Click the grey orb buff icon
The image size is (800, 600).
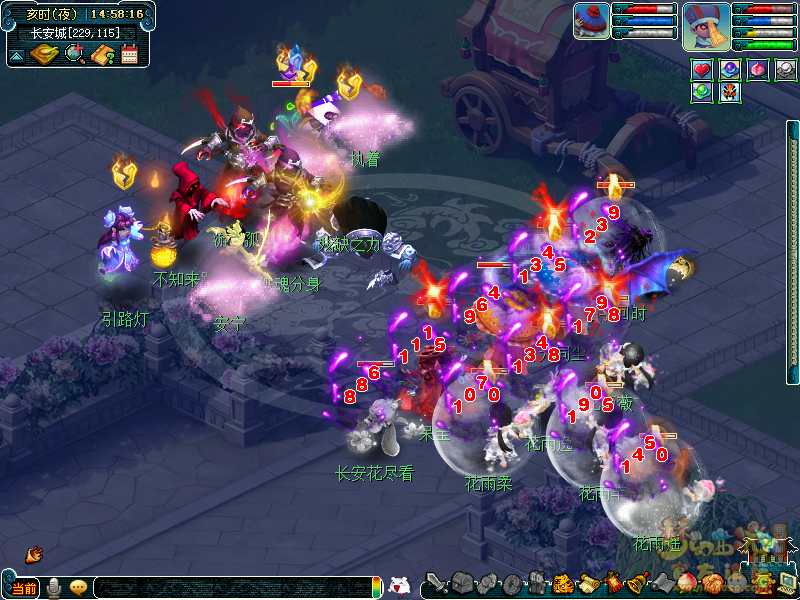pyautogui.click(x=786, y=70)
